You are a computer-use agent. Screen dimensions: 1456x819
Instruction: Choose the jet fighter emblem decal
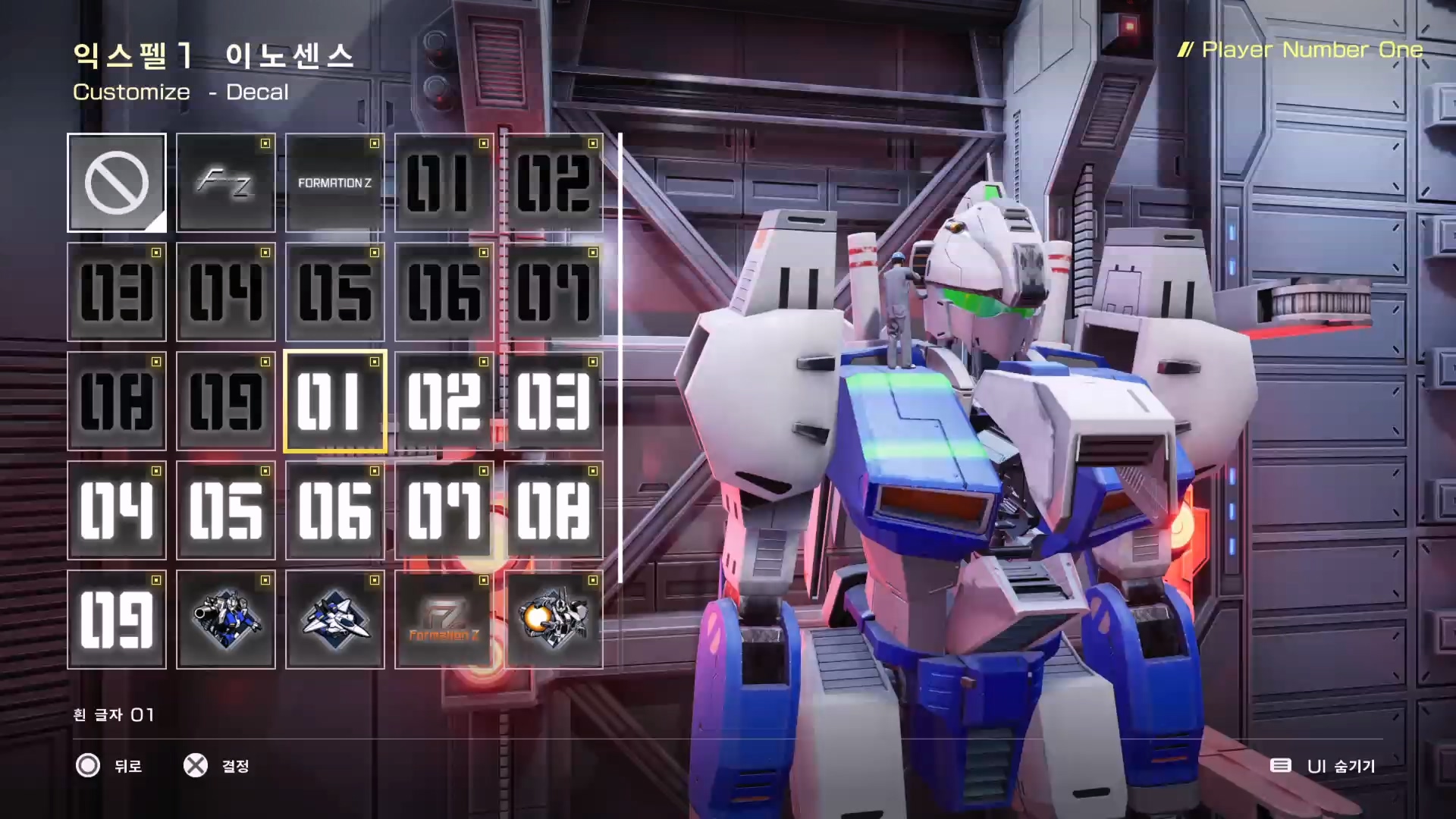click(335, 620)
